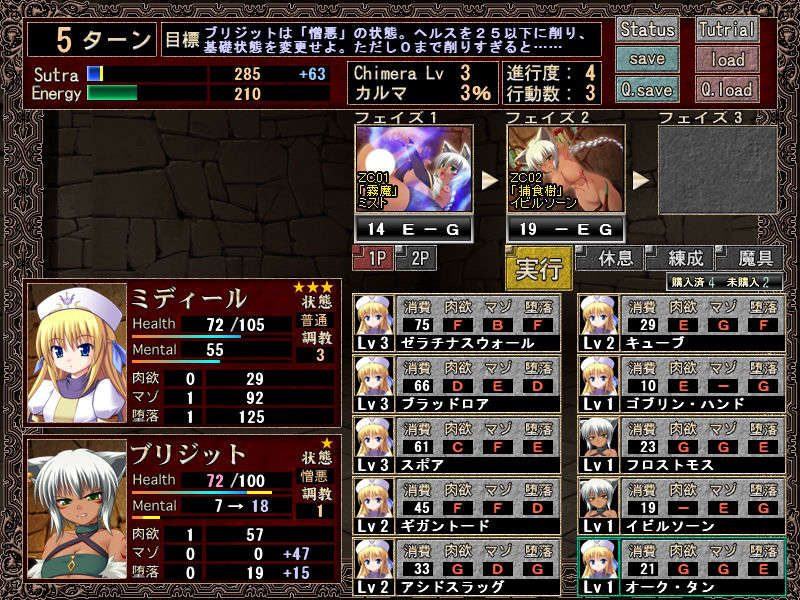
Task: Save the game with the save button
Action: (x=647, y=59)
